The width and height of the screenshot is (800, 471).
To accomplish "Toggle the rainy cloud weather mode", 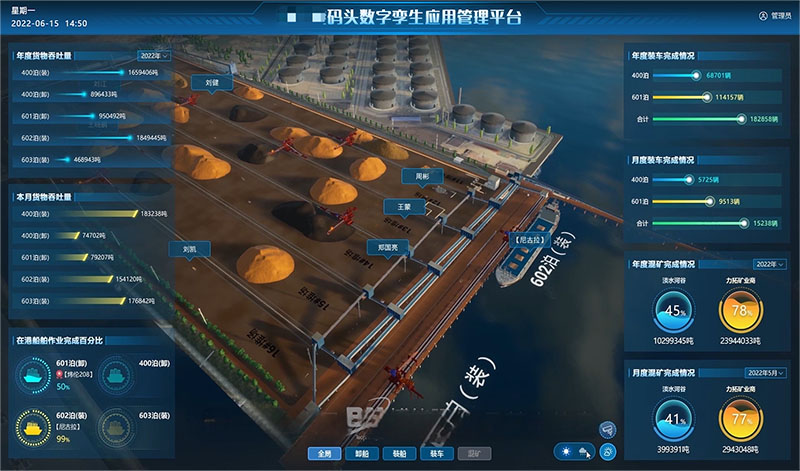I will point(582,453).
